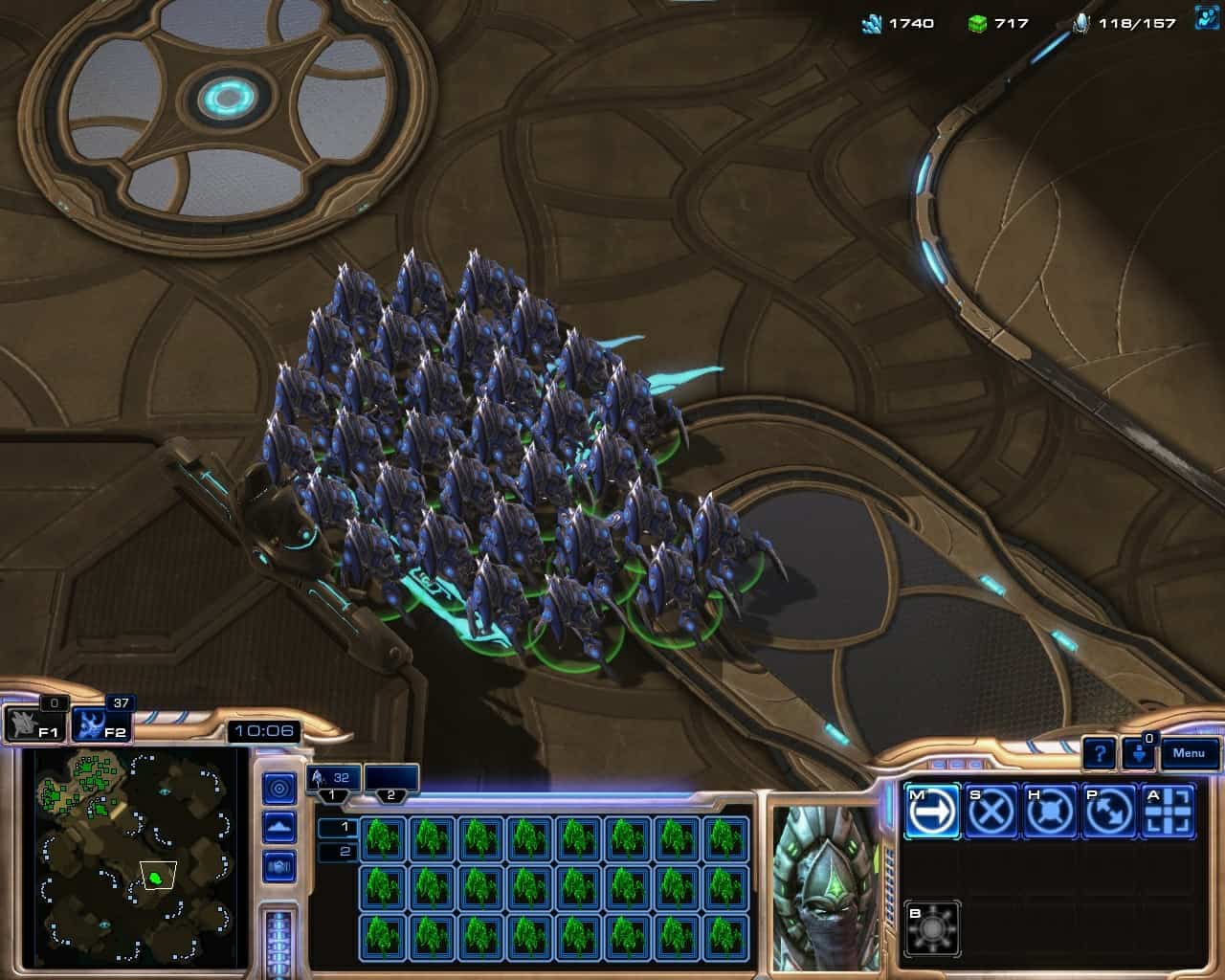This screenshot has height=980, width=1225.
Task: Activate the Move command
Action: [931, 812]
